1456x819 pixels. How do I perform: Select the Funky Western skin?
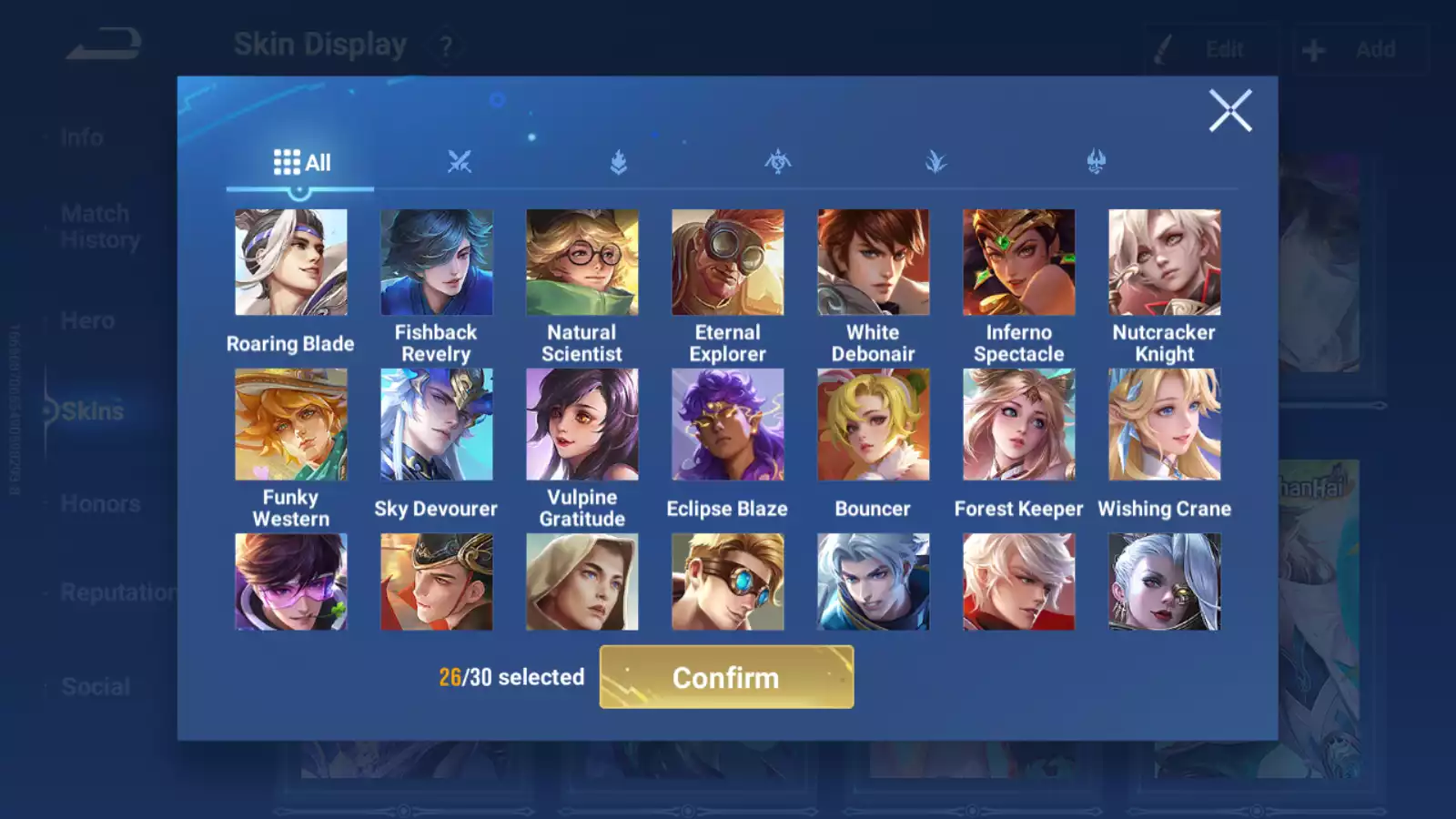(290, 424)
